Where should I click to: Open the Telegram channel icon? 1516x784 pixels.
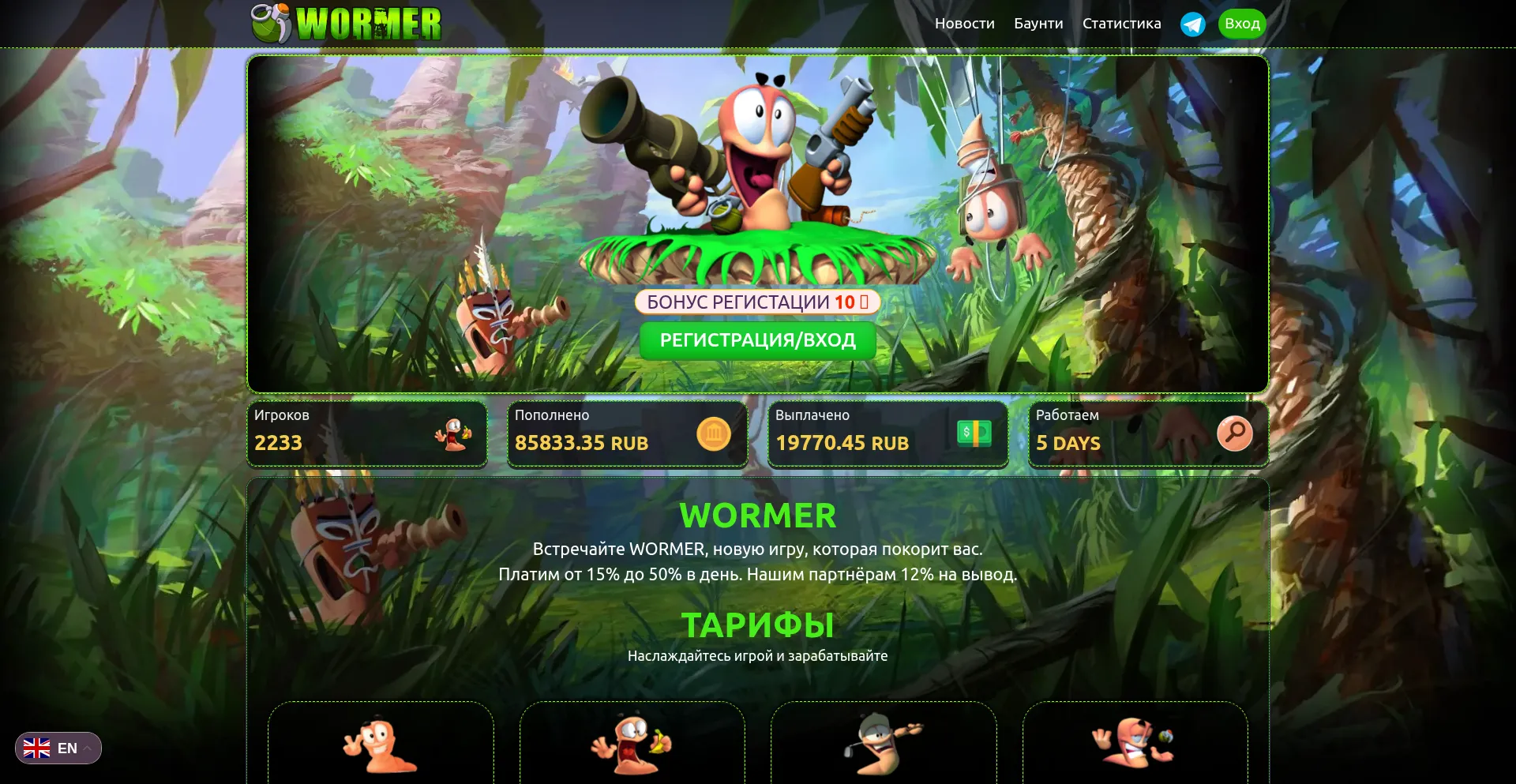tap(1192, 24)
